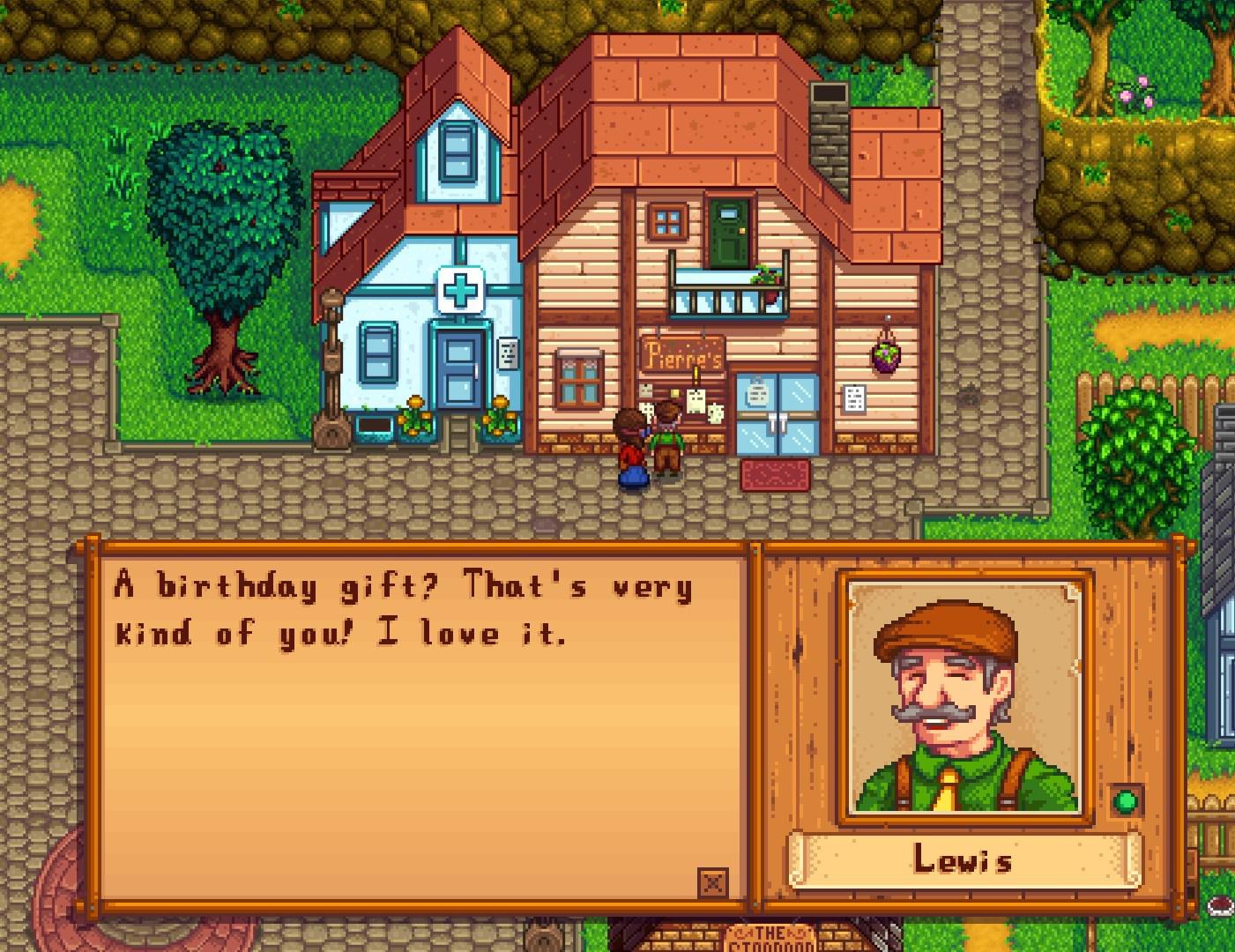Viewport: 1235px width, 952px height.
Task: Click the torn paper scrap on the board
Action: click(714, 413)
